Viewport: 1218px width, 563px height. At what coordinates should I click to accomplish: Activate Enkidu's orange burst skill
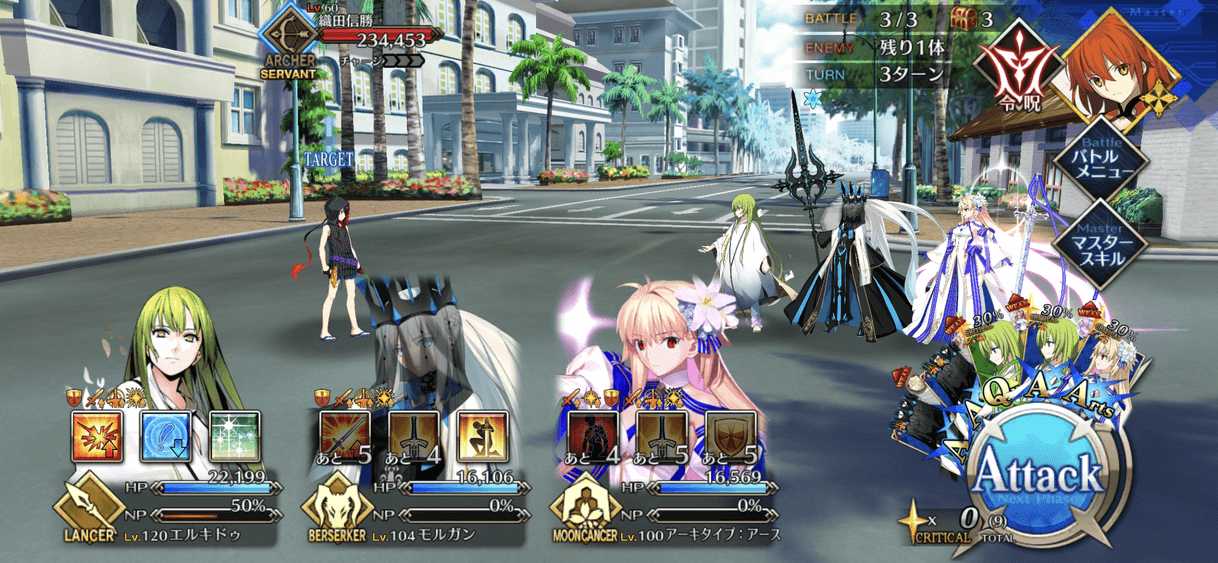tap(97, 437)
